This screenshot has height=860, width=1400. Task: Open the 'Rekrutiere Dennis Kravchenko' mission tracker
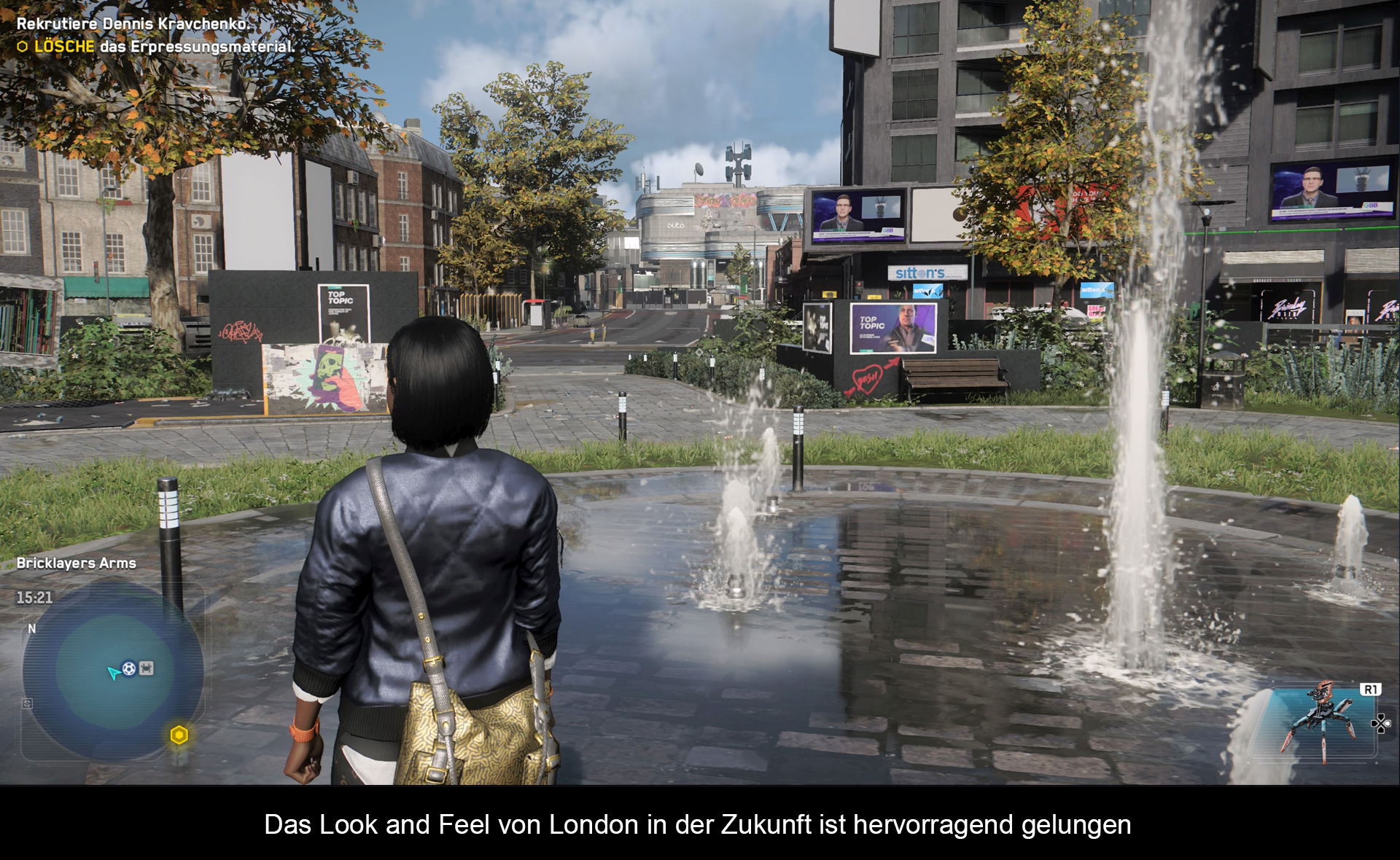click(133, 23)
